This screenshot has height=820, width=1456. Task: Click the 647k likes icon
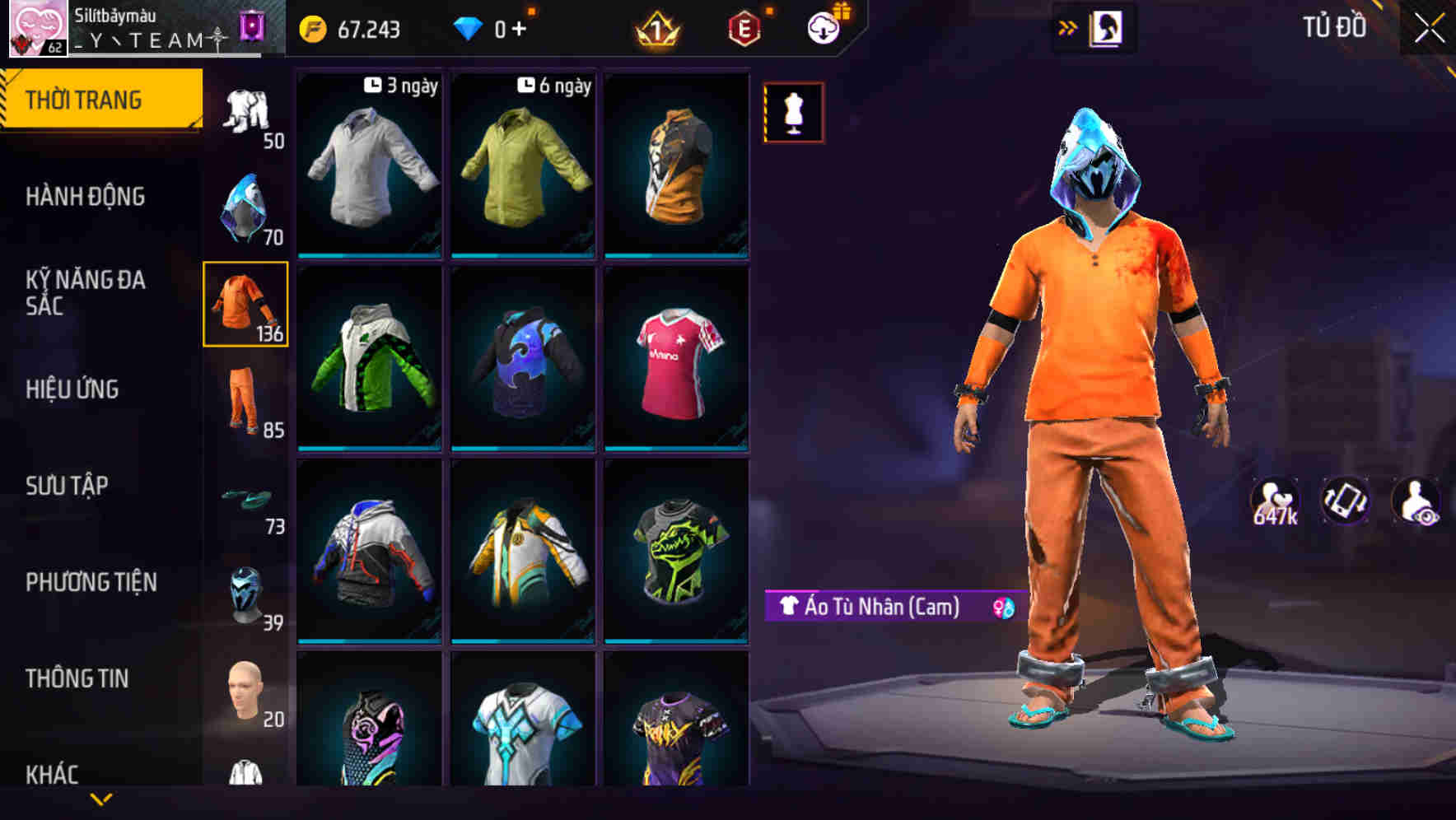coord(1276,500)
